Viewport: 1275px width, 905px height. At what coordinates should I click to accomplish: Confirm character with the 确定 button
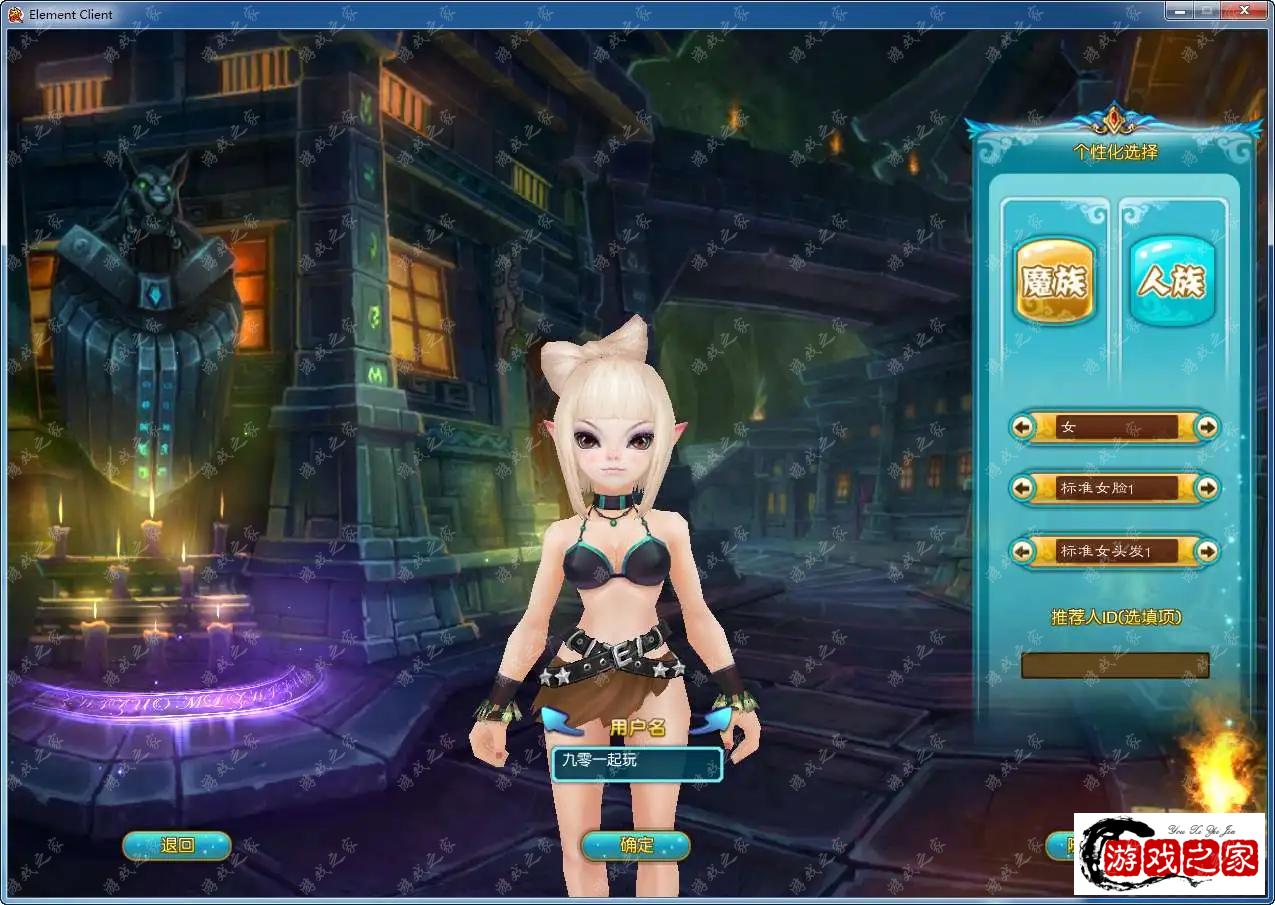636,846
